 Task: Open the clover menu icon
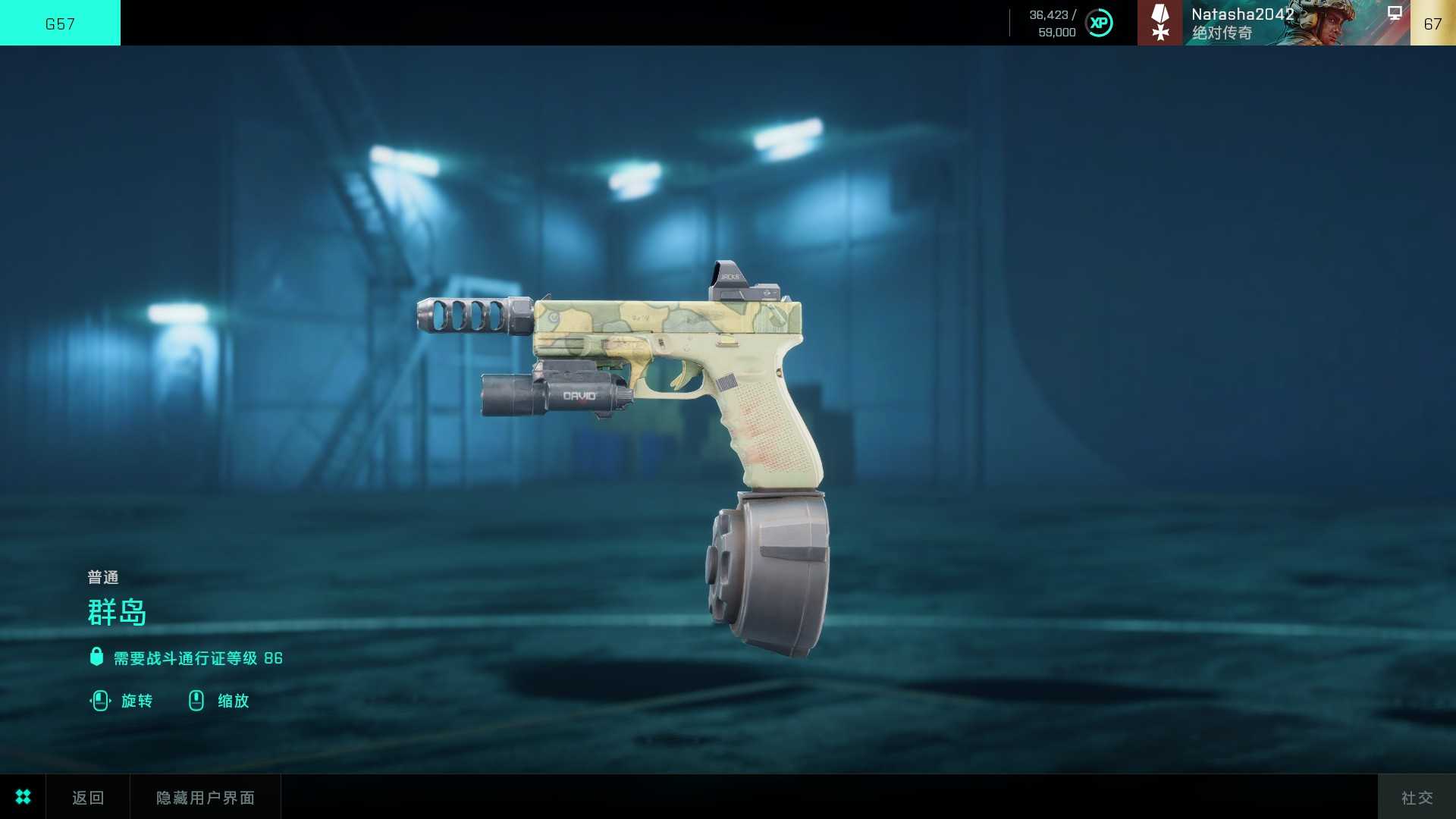(x=23, y=797)
